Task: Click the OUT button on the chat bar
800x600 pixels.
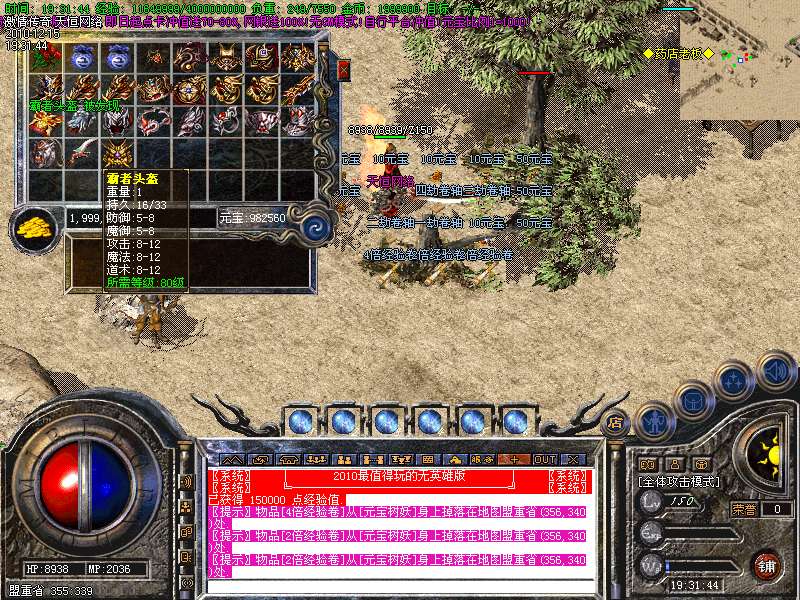Action: click(544, 459)
